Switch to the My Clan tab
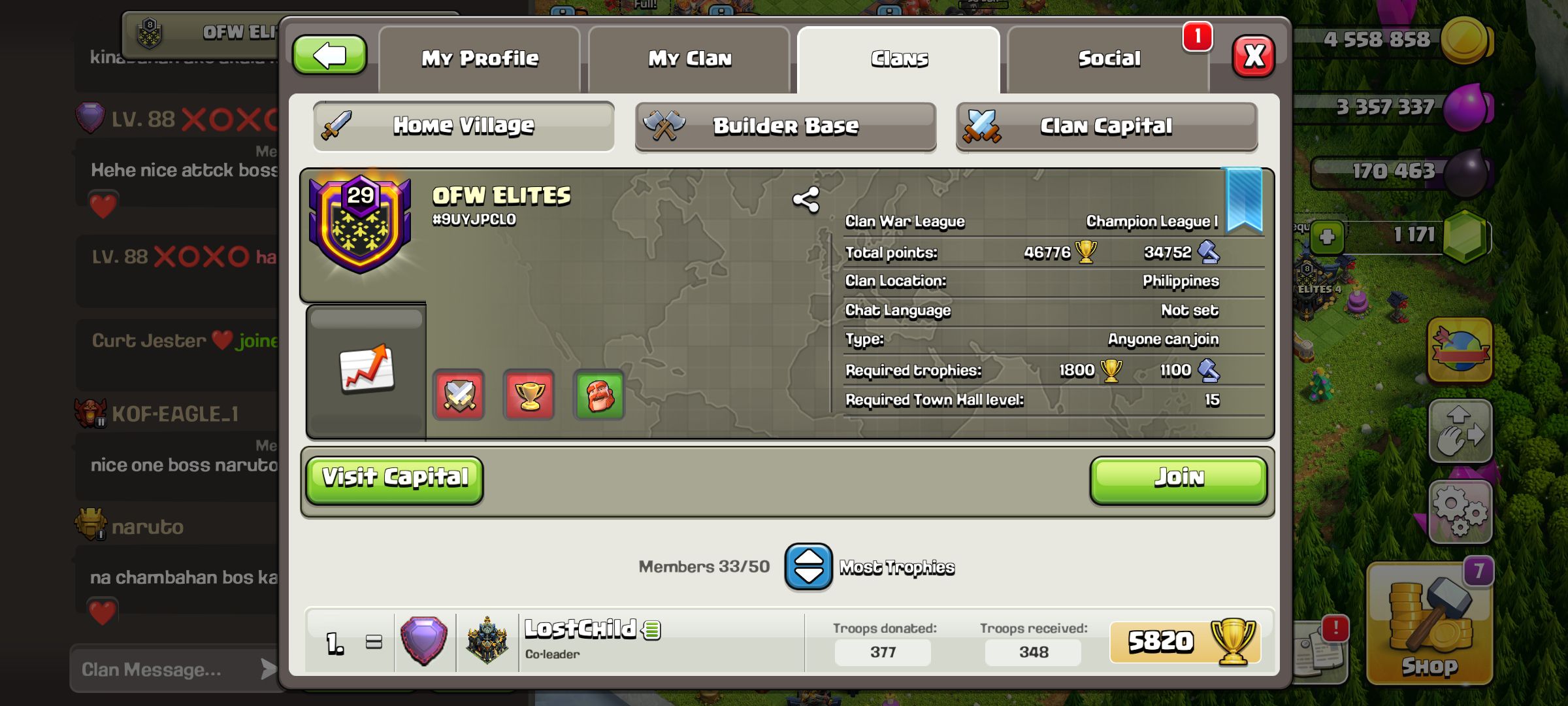Screen dimensions: 1568x706 (x=689, y=59)
